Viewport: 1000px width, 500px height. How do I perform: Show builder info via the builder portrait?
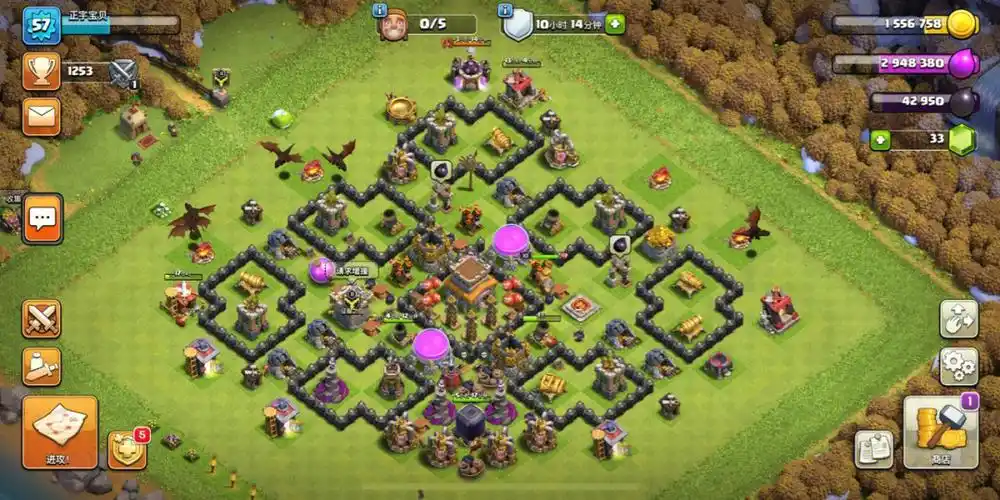point(392,24)
